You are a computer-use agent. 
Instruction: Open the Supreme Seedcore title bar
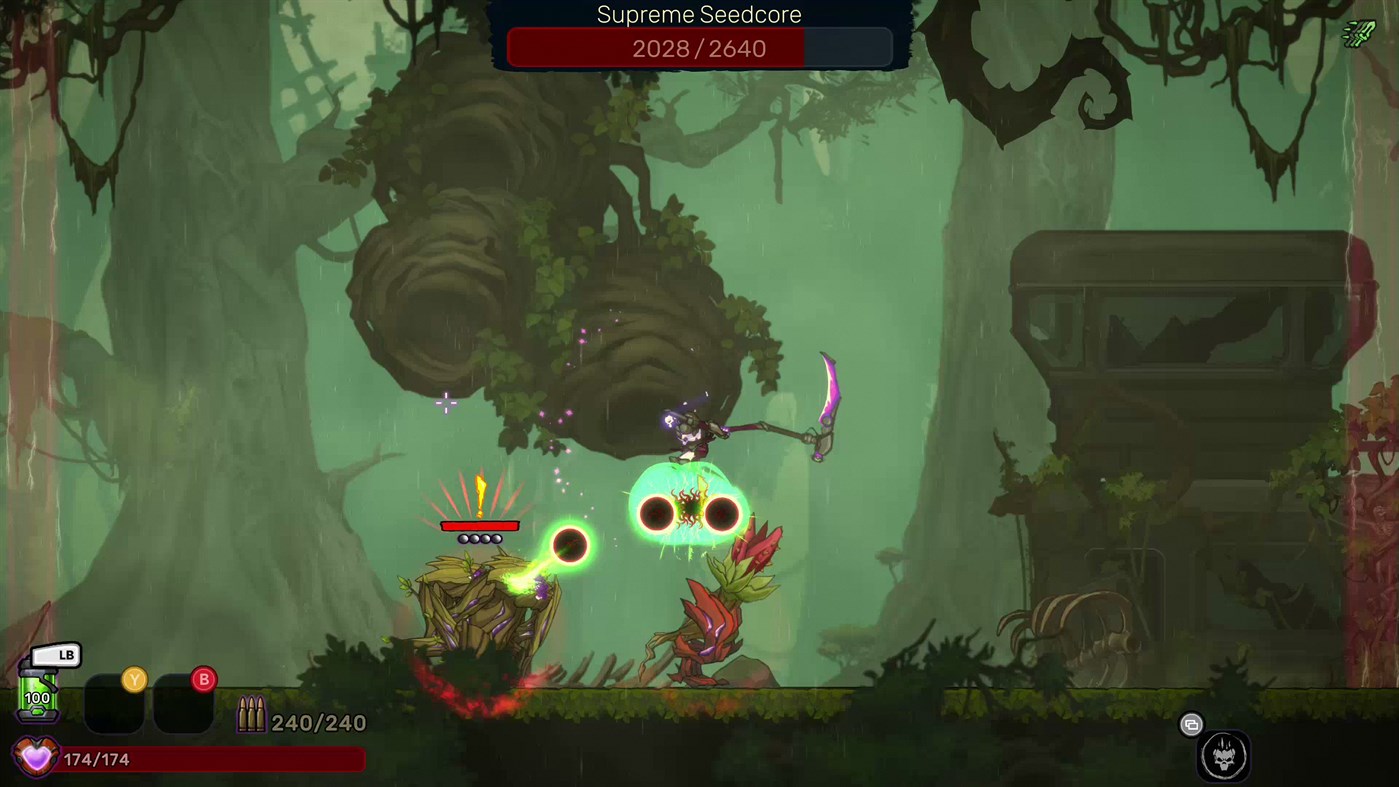[x=698, y=14]
